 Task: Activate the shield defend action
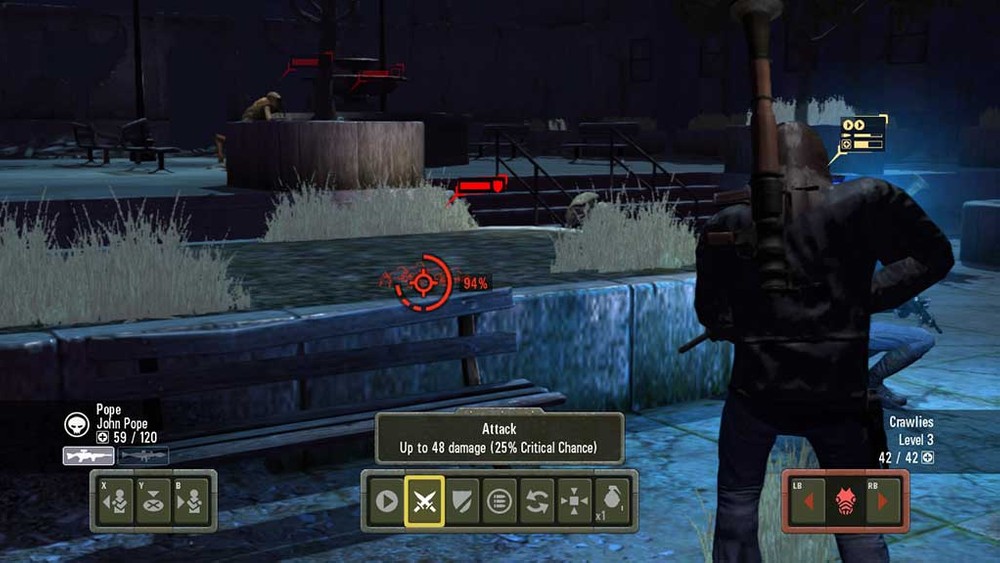[461, 501]
